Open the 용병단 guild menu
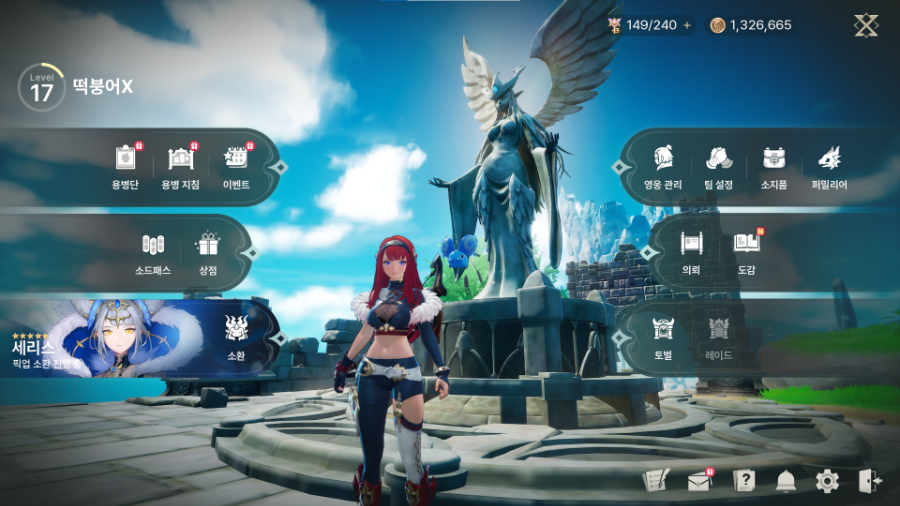The width and height of the screenshot is (900, 506). coord(125,165)
